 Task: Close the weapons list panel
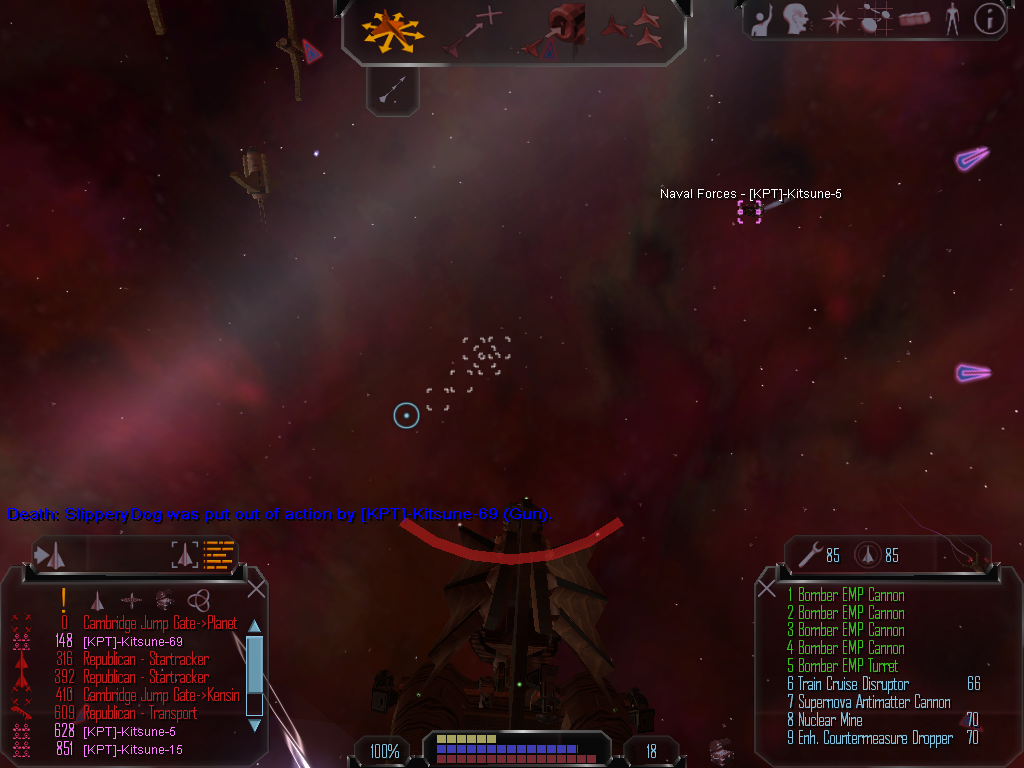(x=767, y=587)
